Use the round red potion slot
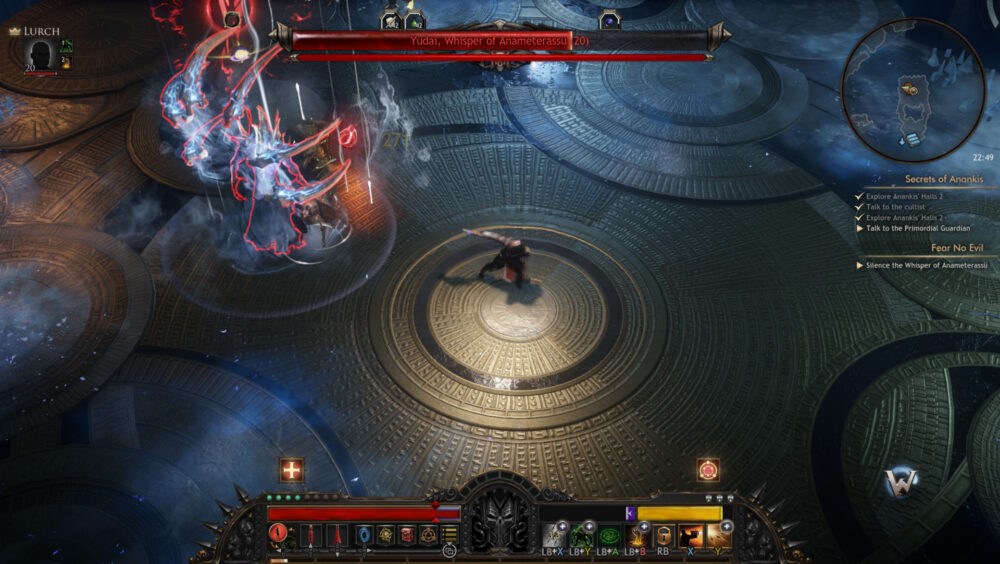Image resolution: width=1000 pixels, height=564 pixels. click(x=279, y=535)
